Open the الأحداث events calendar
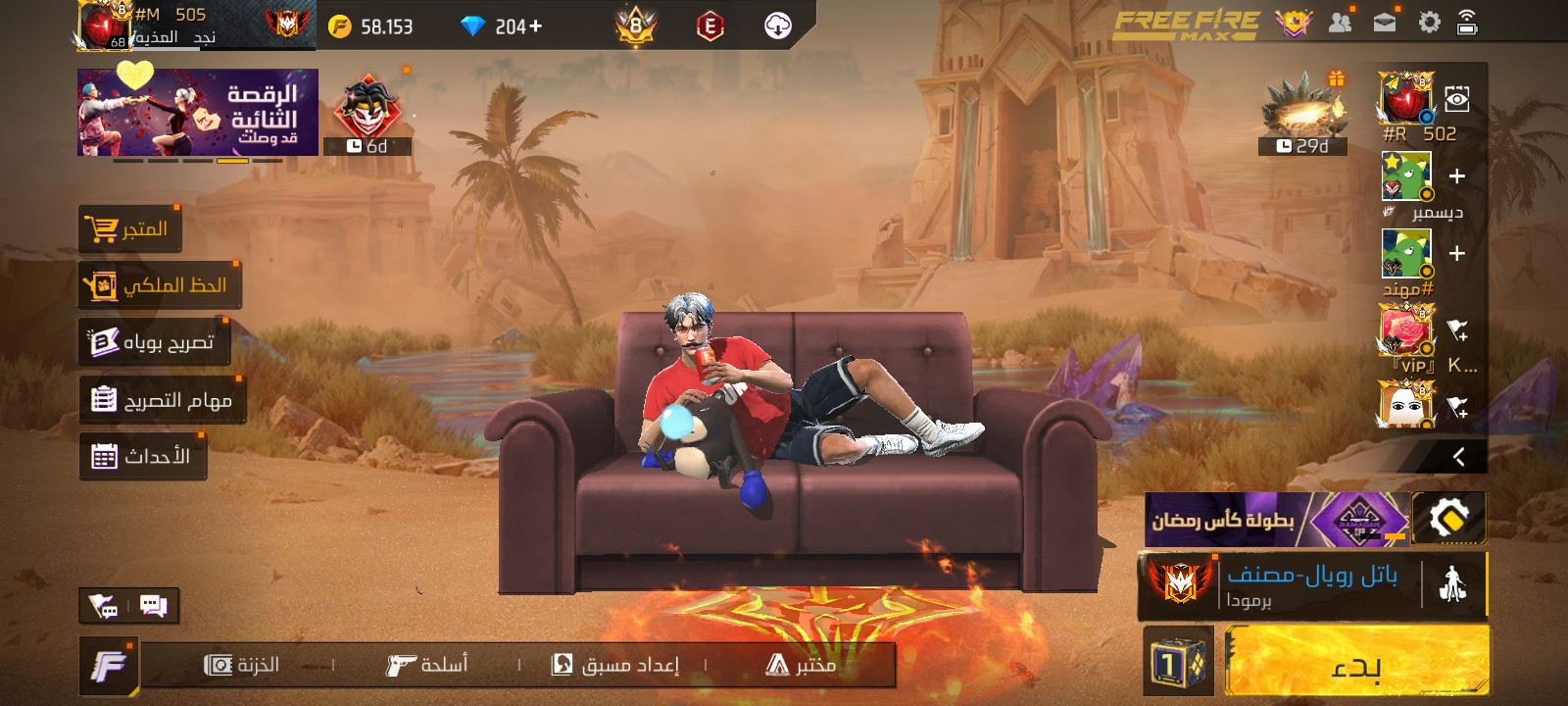This screenshot has height=706, width=1568. [x=142, y=456]
